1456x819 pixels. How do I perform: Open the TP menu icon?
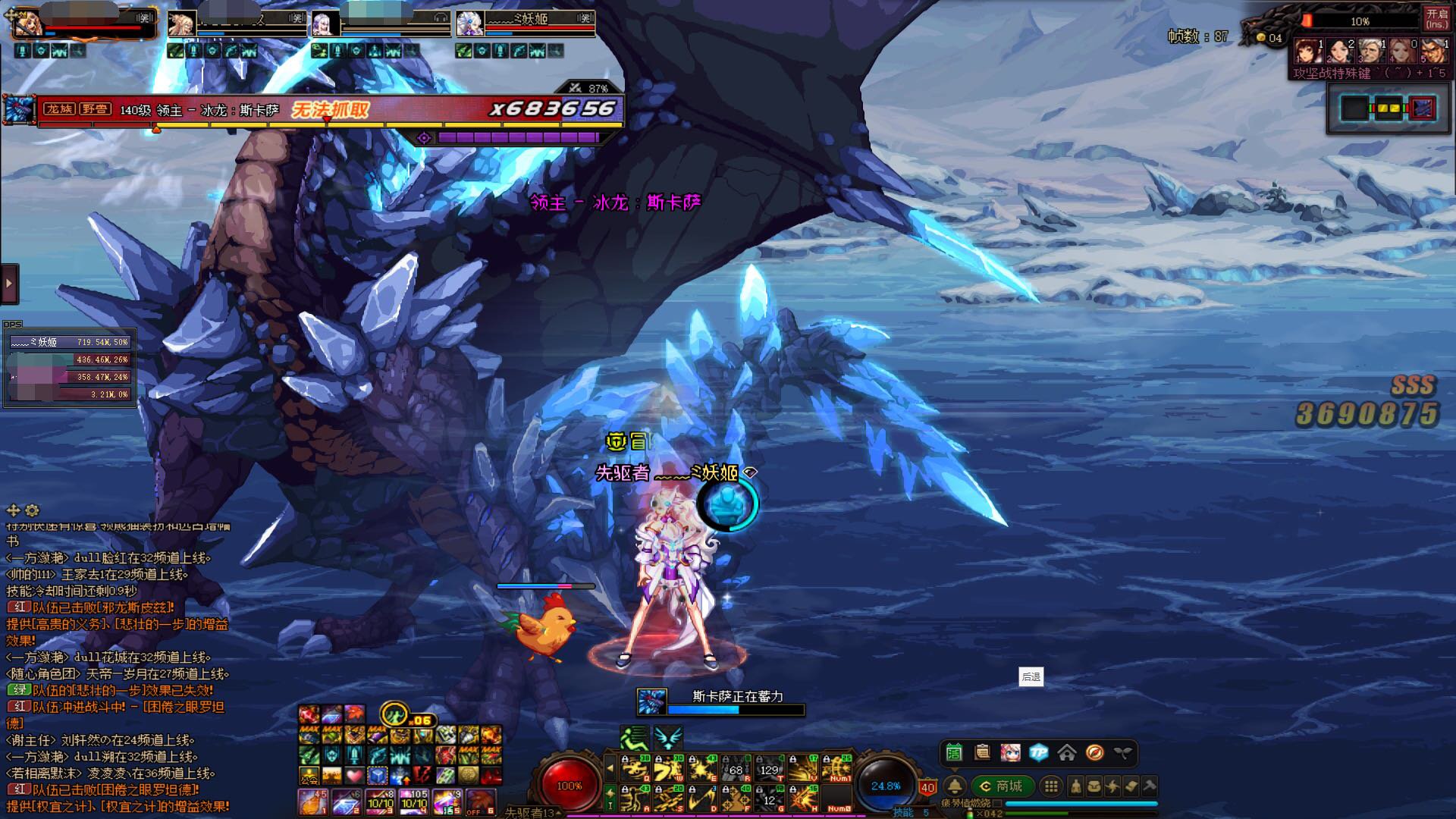click(1038, 752)
